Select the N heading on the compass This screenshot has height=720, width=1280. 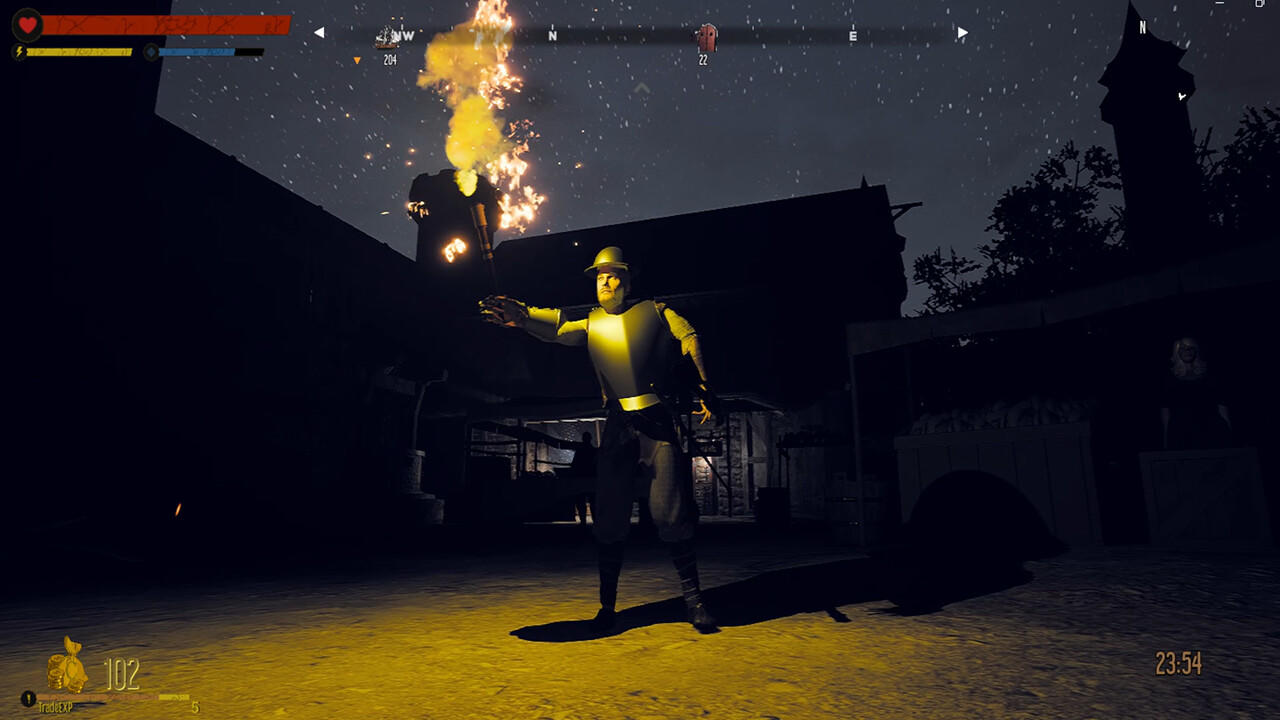coord(551,35)
